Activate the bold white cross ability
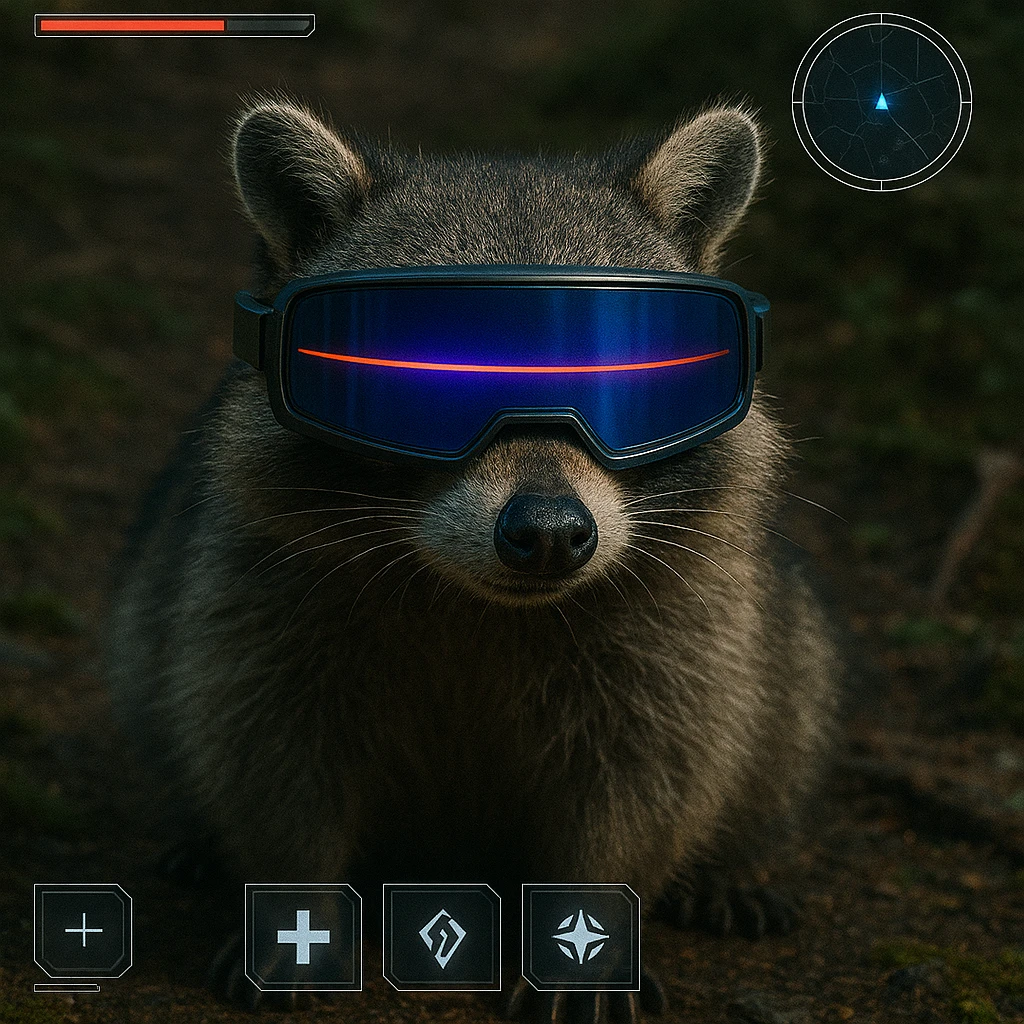The image size is (1024, 1024). point(303,937)
